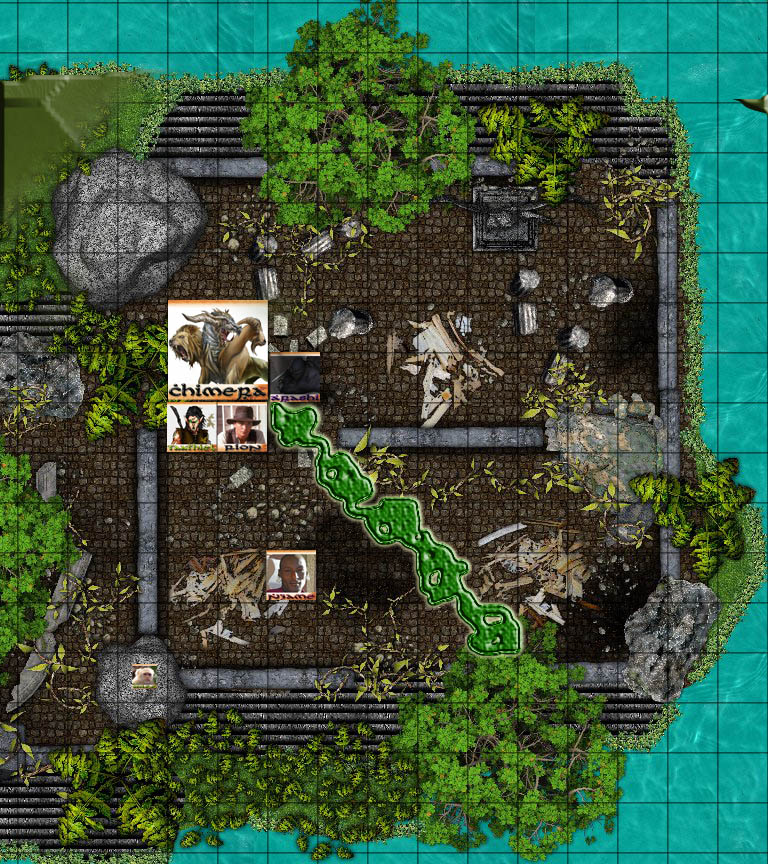768x864 pixels.
Task: Select the small white monkey token
Action: click(145, 676)
